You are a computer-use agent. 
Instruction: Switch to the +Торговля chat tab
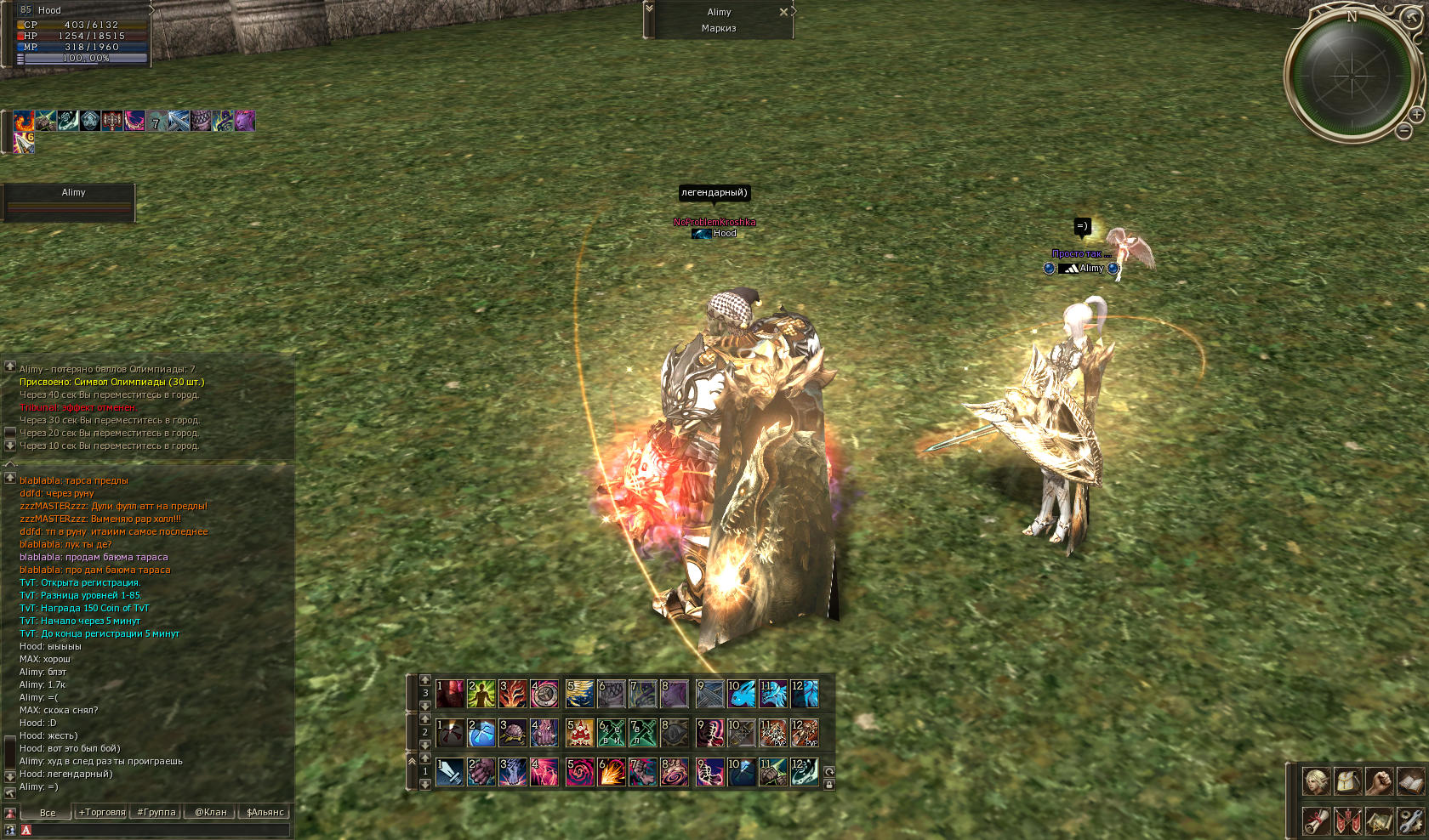click(x=102, y=812)
